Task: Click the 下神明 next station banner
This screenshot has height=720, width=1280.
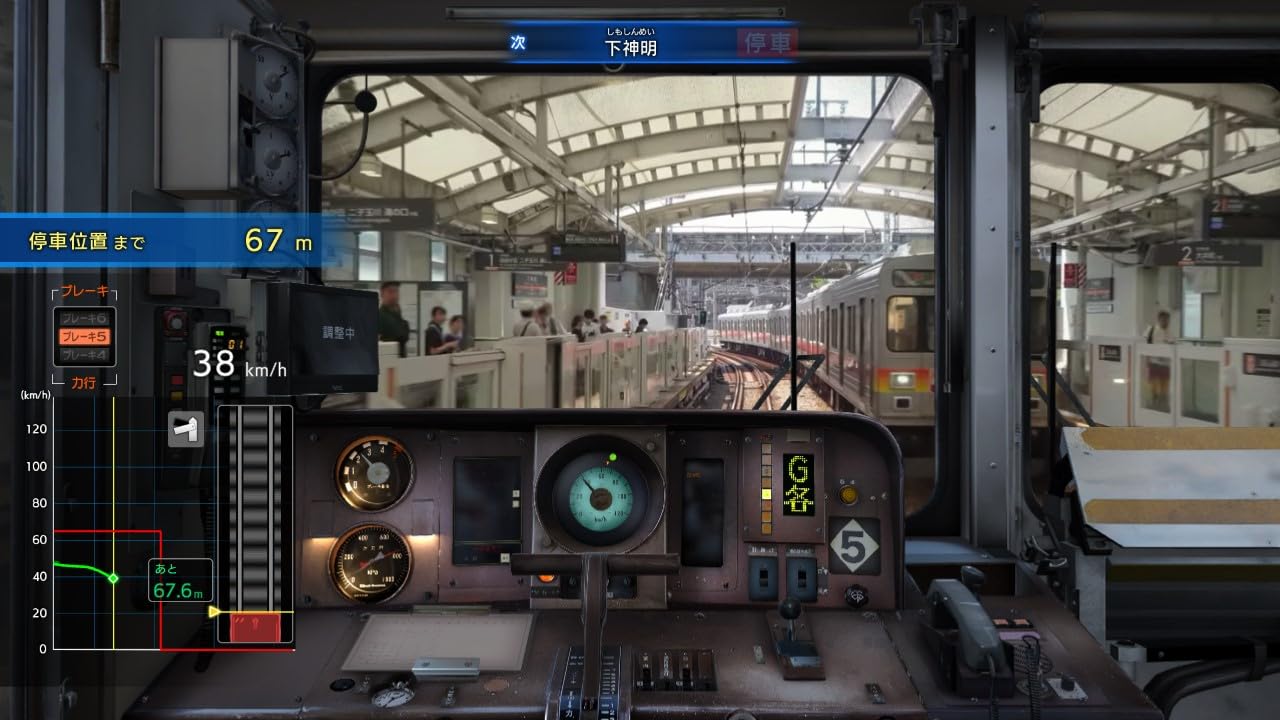Action: point(632,45)
